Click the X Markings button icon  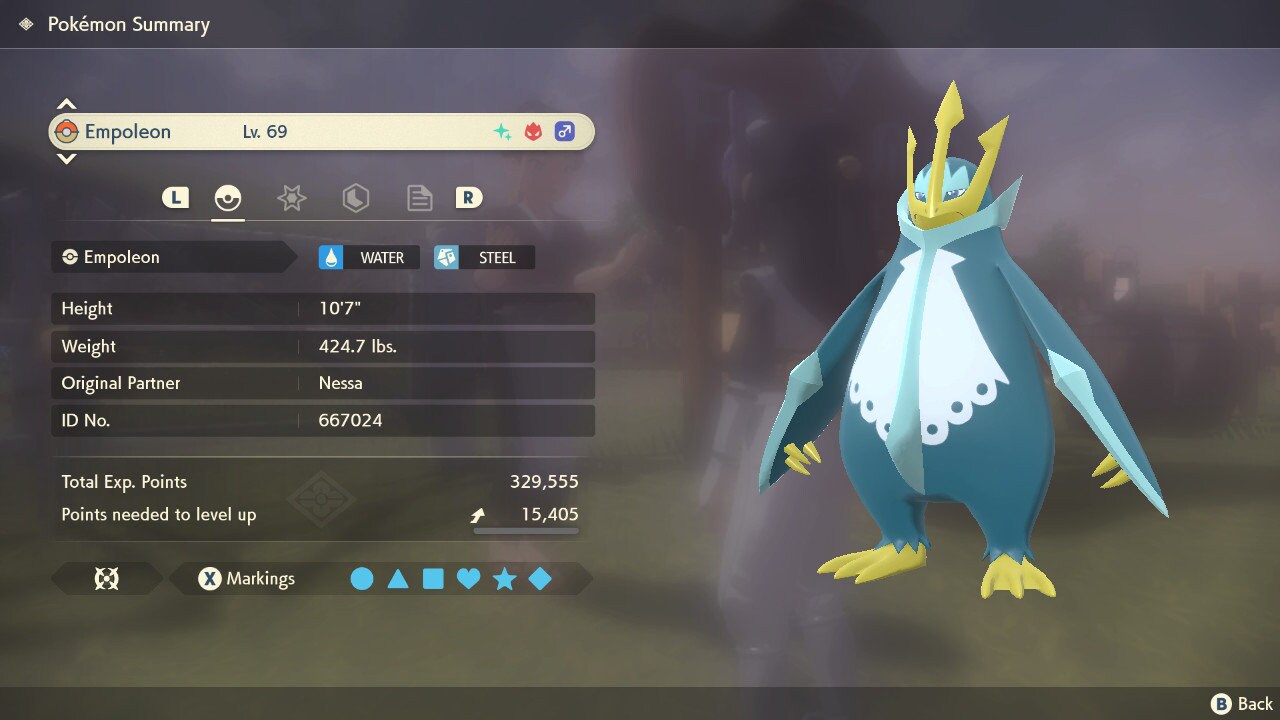pyautogui.click(x=210, y=578)
